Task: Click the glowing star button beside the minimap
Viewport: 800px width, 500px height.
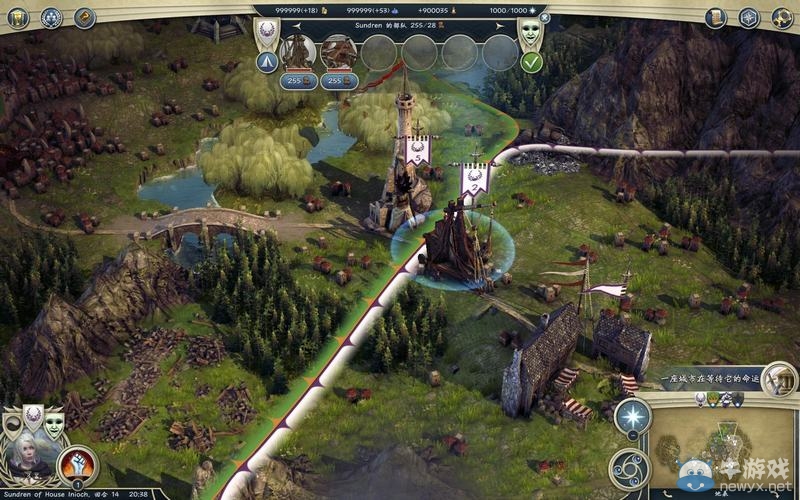Action: pyautogui.click(x=631, y=417)
